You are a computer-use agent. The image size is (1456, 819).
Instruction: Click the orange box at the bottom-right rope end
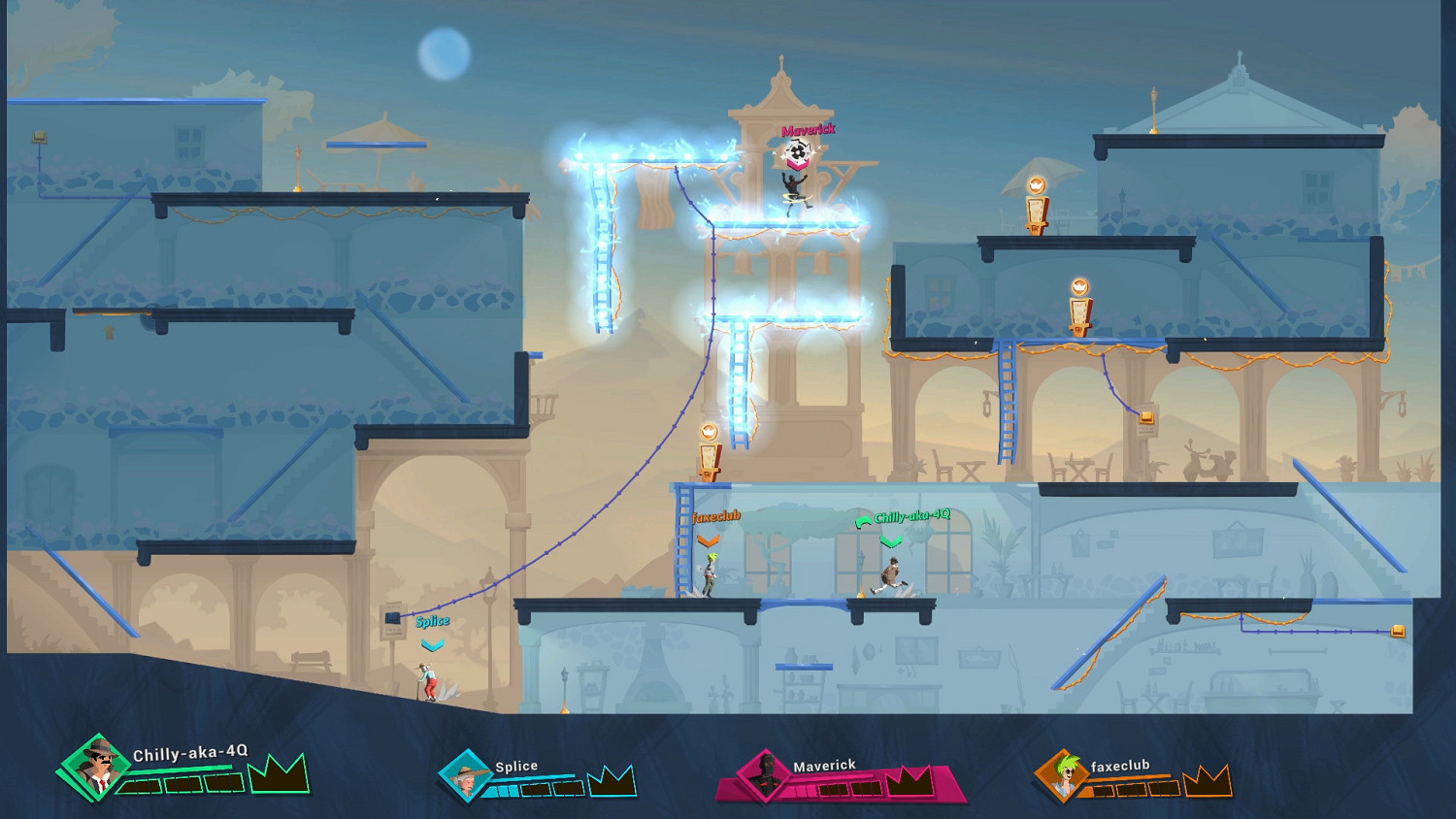tap(1401, 629)
